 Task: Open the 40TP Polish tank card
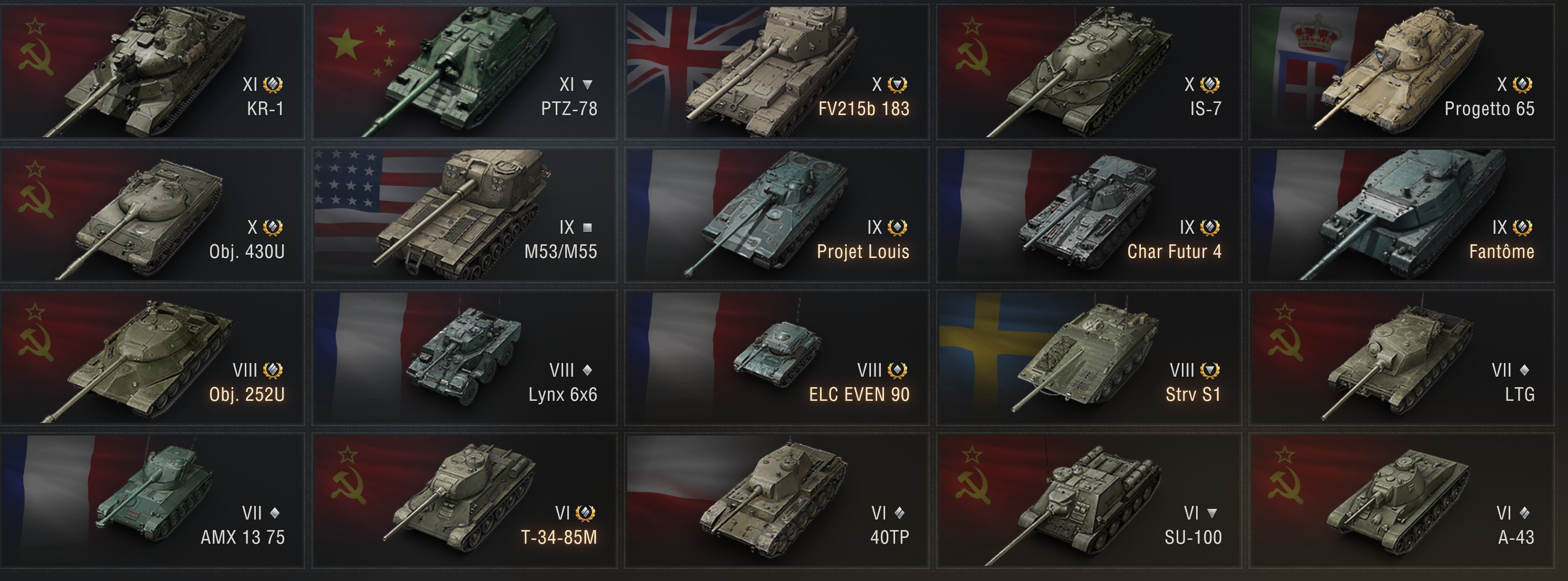[x=777, y=501]
